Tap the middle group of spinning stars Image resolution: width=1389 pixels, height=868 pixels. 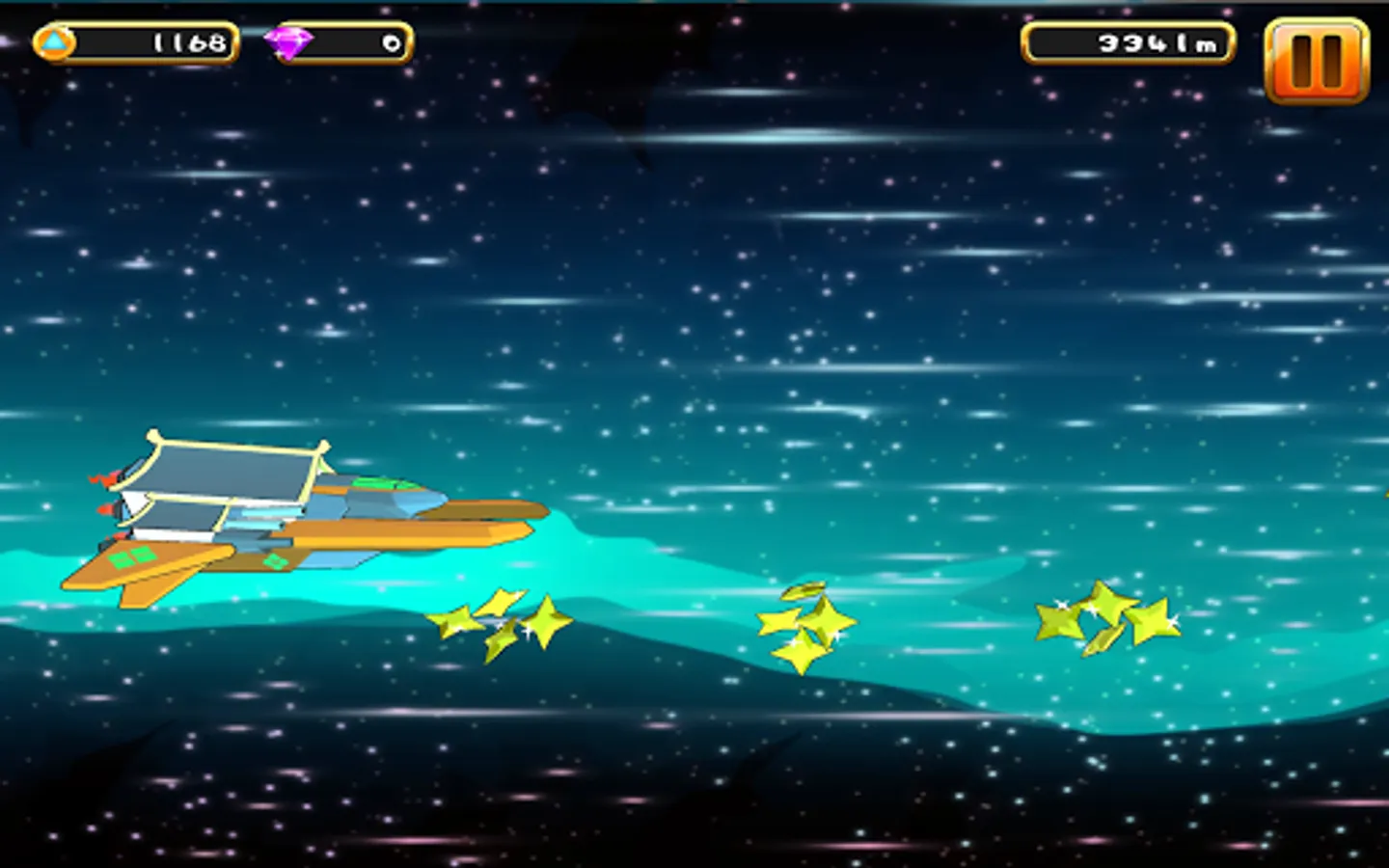coord(810,622)
